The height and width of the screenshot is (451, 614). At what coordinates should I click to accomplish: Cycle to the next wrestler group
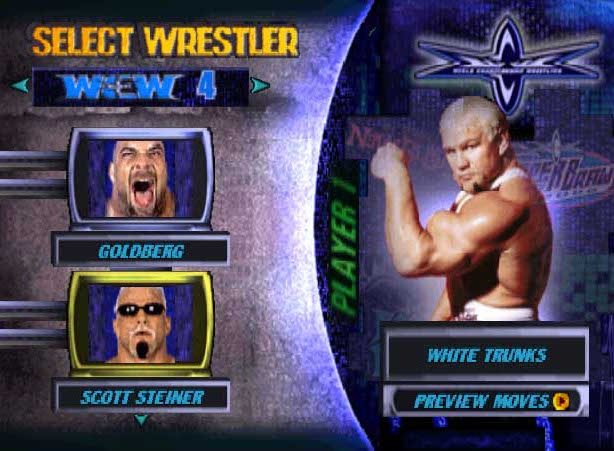pos(260,86)
